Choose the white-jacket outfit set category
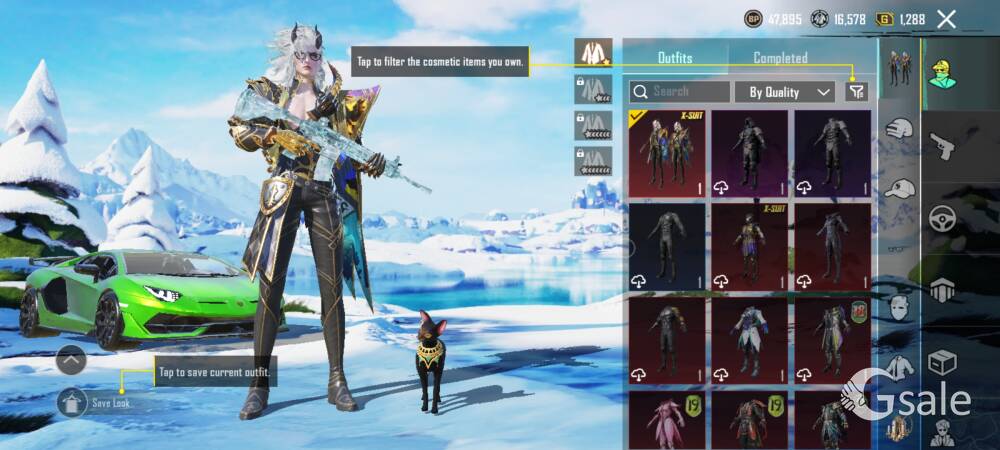 (901, 367)
